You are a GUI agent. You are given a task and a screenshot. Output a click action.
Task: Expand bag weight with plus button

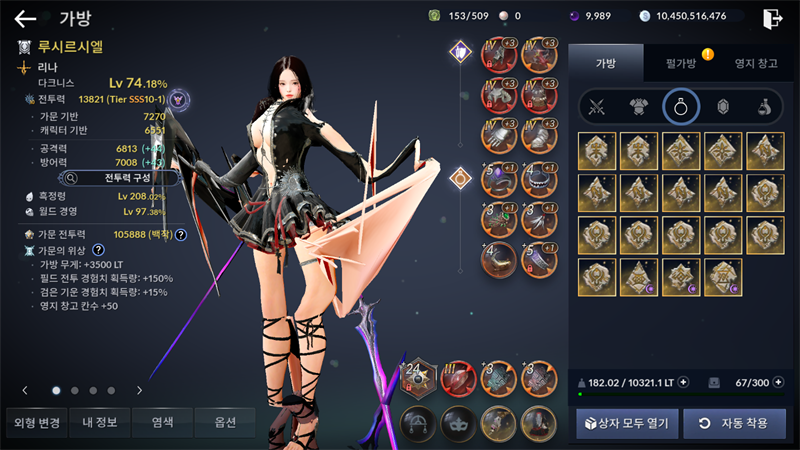(683, 382)
